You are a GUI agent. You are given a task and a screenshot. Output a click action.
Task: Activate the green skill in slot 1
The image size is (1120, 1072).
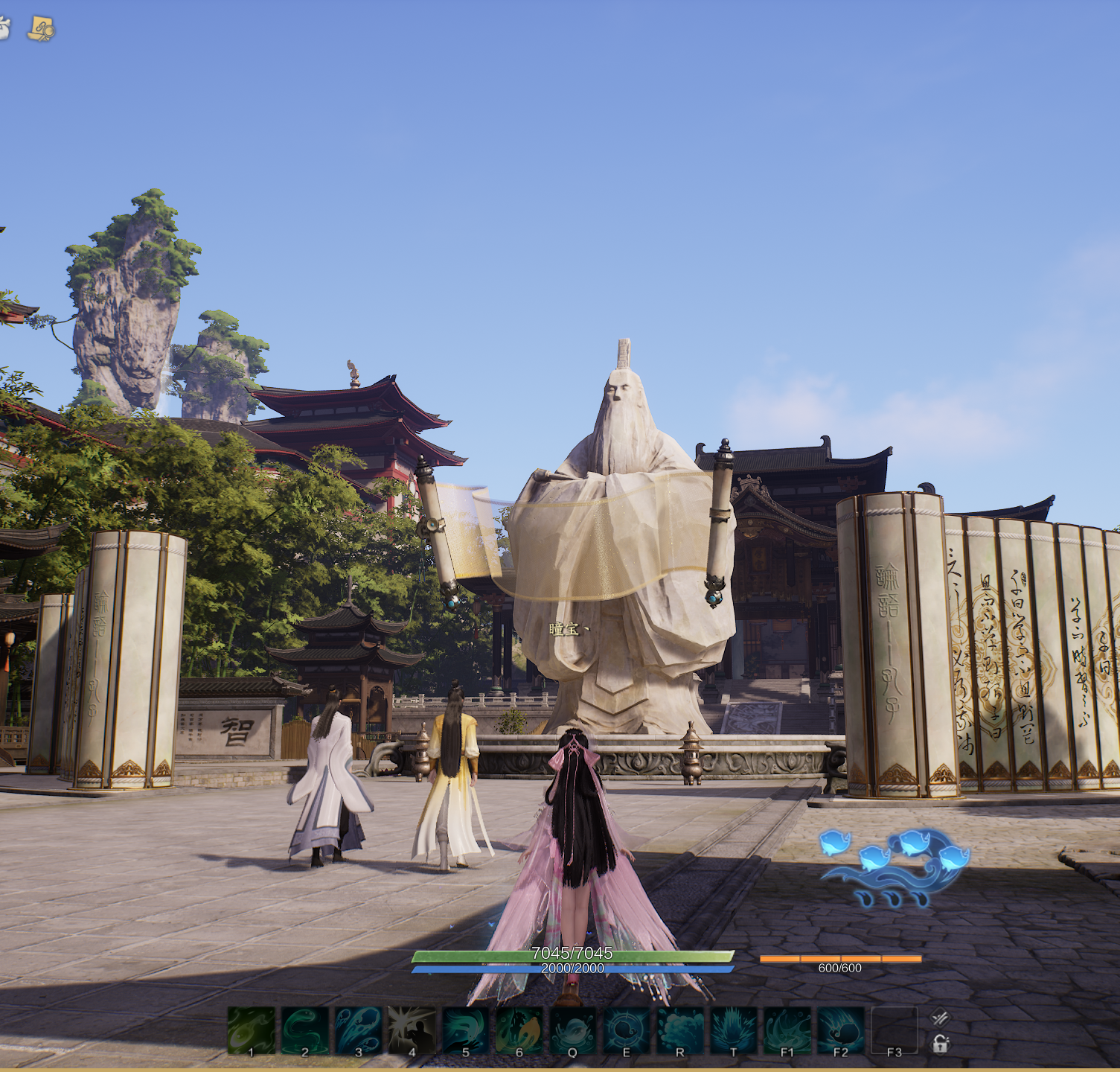tap(252, 1030)
